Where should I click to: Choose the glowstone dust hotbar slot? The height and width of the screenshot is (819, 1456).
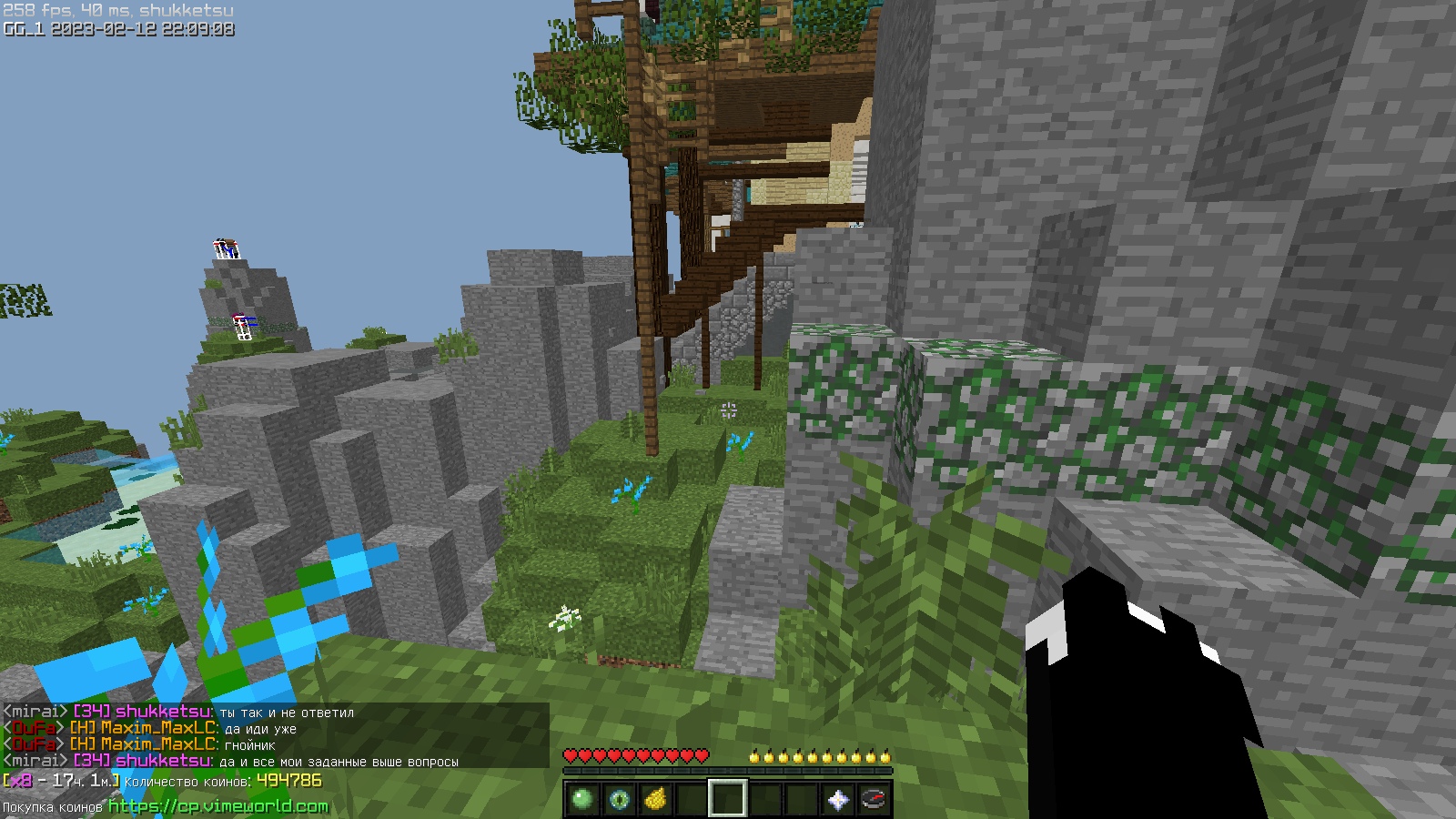(655, 800)
